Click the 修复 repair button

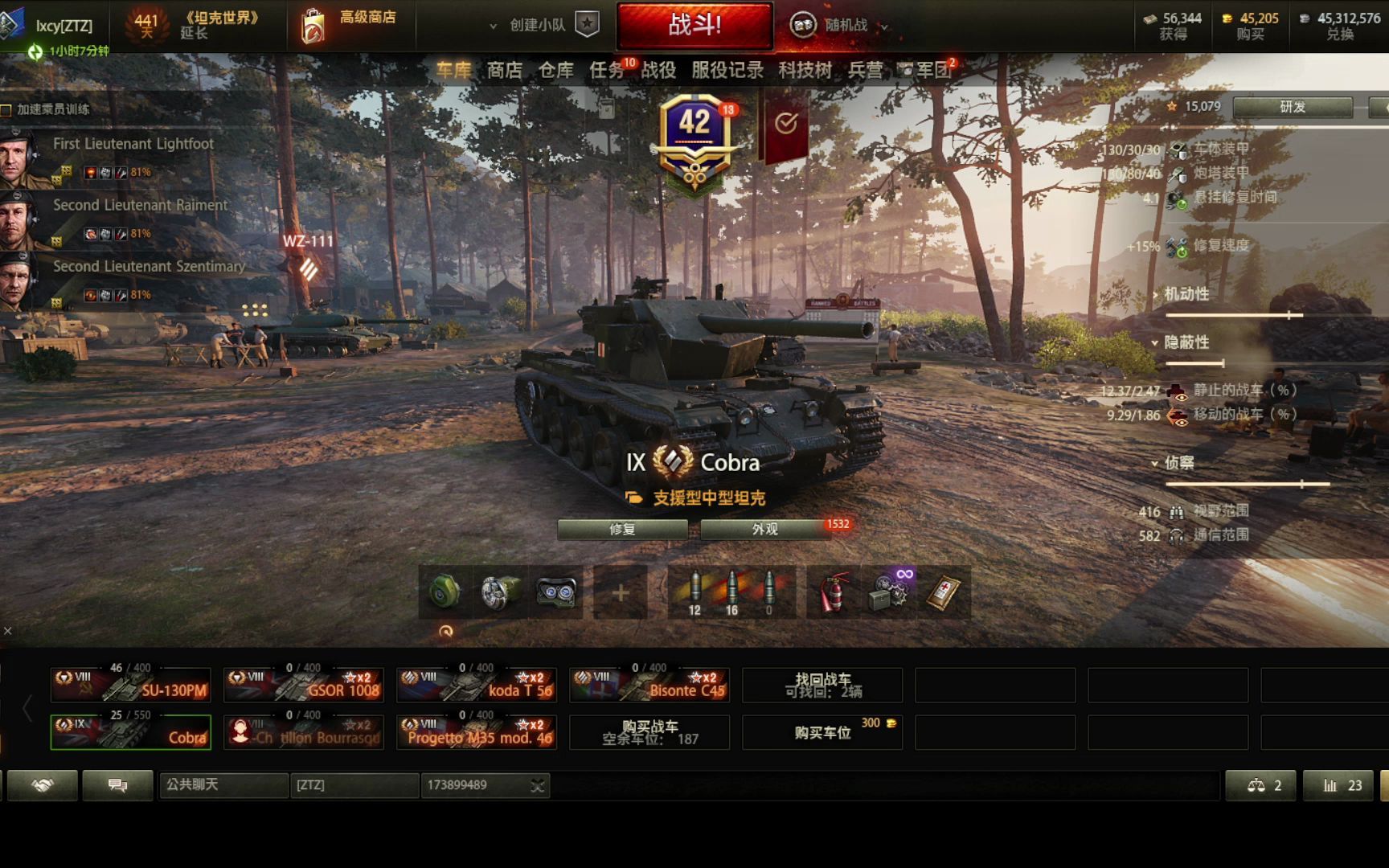tap(622, 529)
